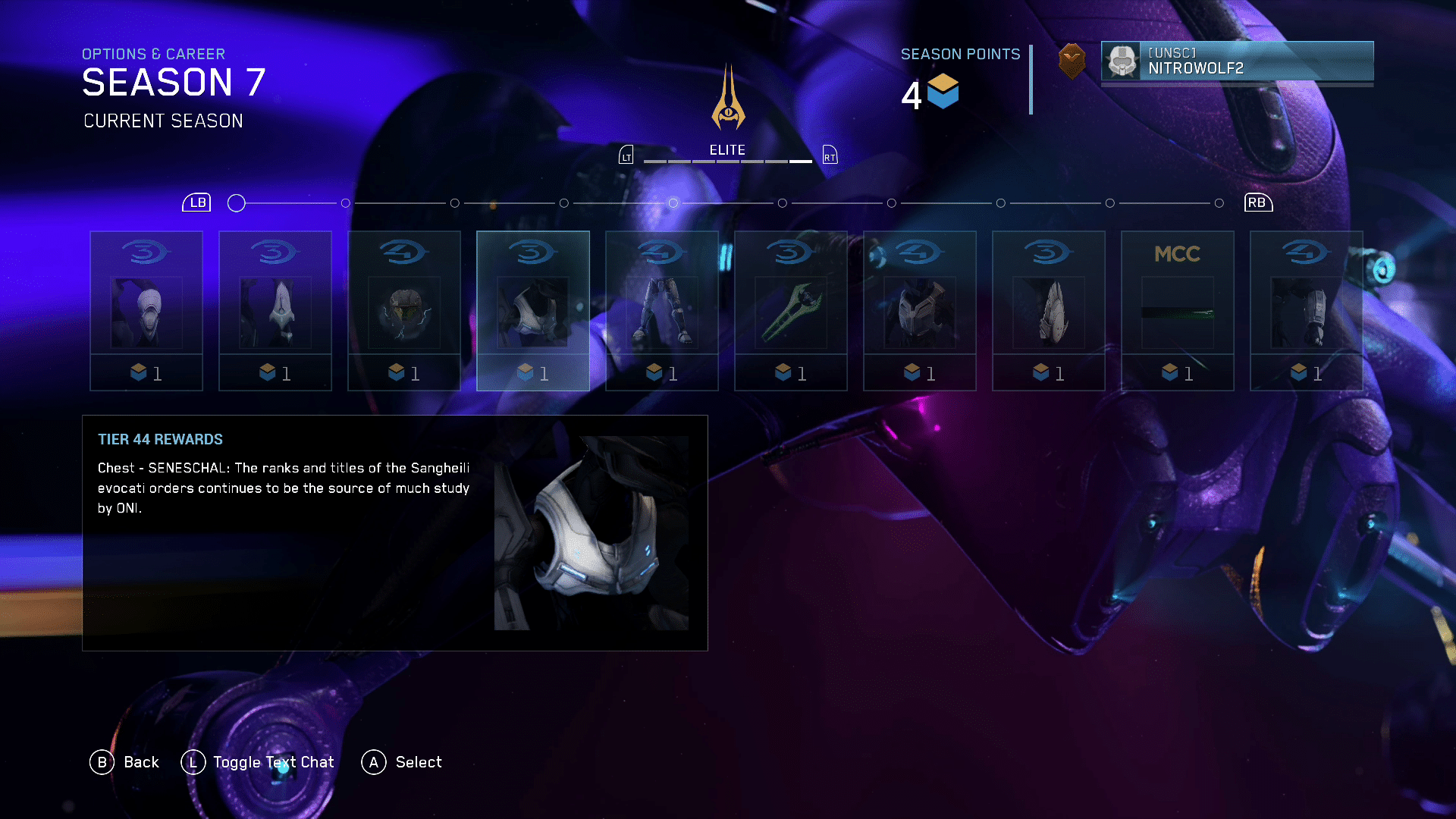Select the Halo 4 leg armor reward tile
Image resolution: width=1456 pixels, height=819 pixels.
pyautogui.click(x=661, y=311)
